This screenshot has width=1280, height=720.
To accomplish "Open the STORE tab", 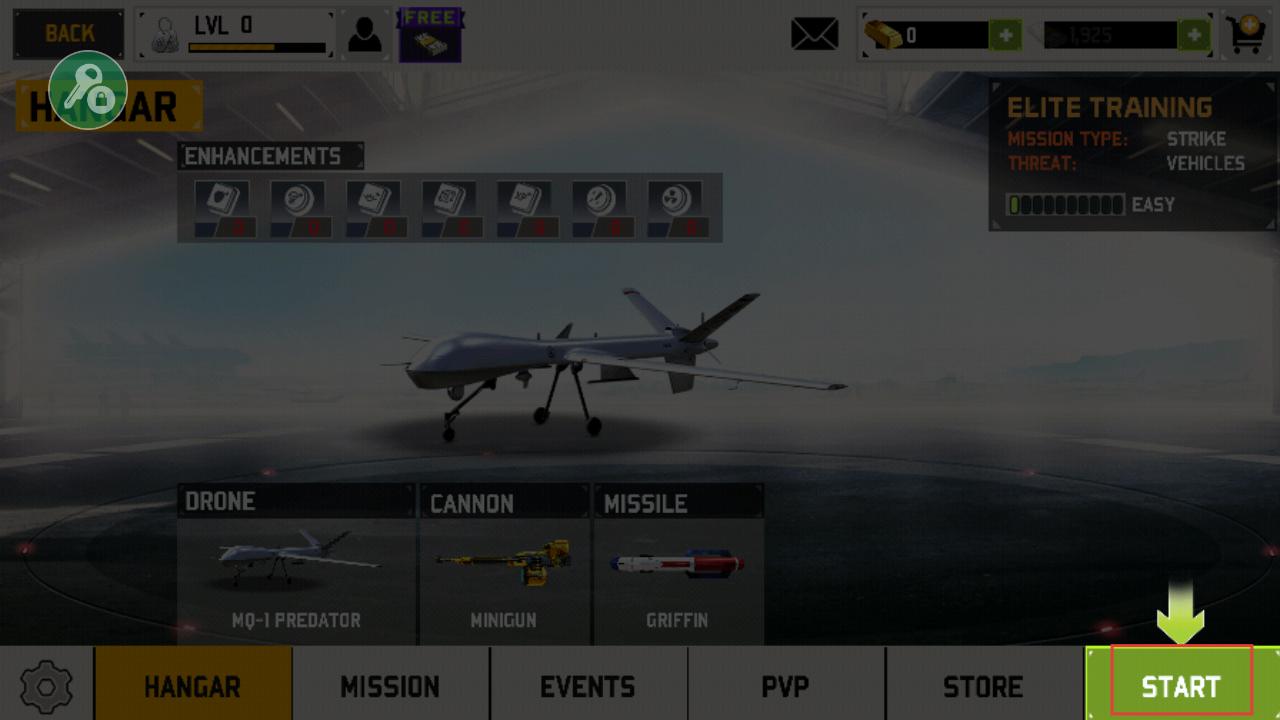I will coord(983,686).
